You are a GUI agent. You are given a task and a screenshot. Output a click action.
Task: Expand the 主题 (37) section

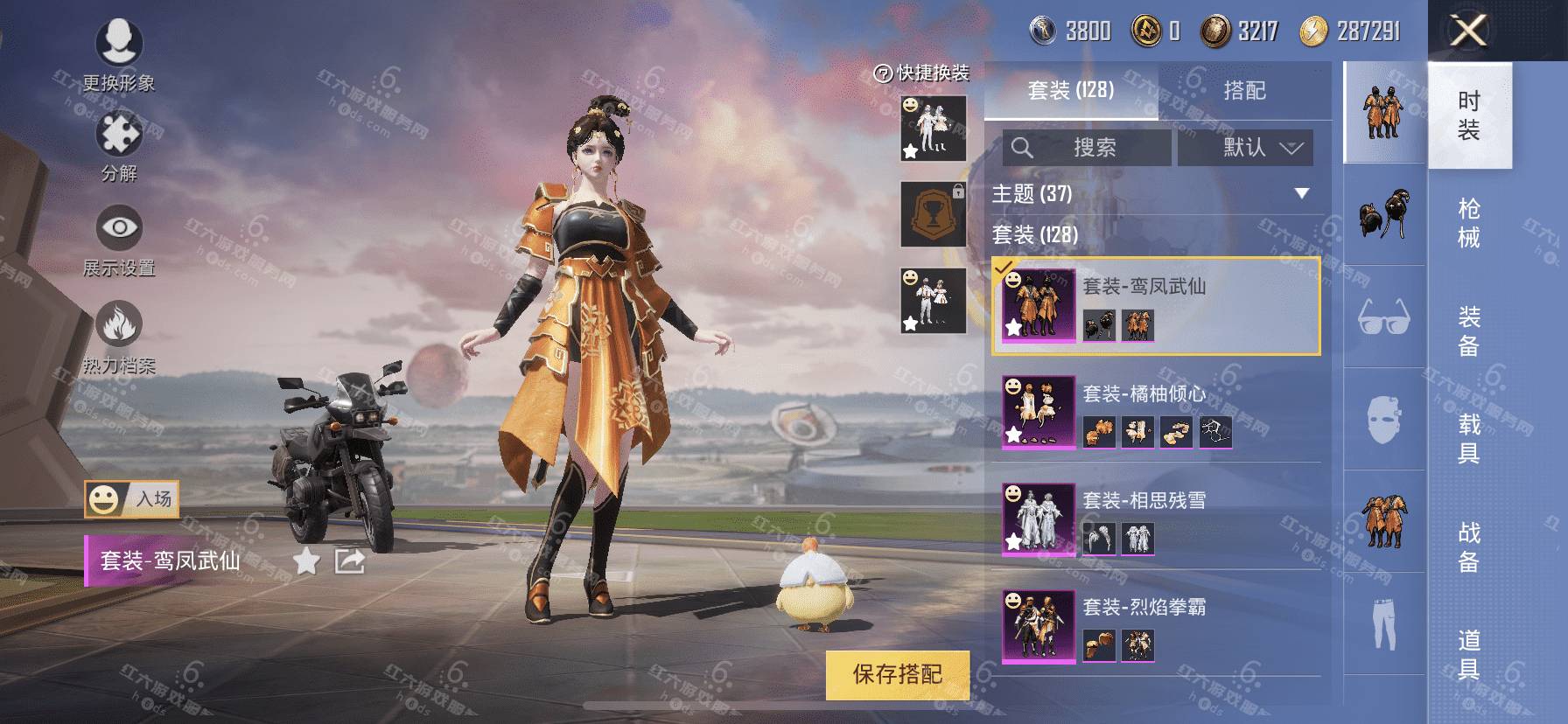(x=1301, y=193)
